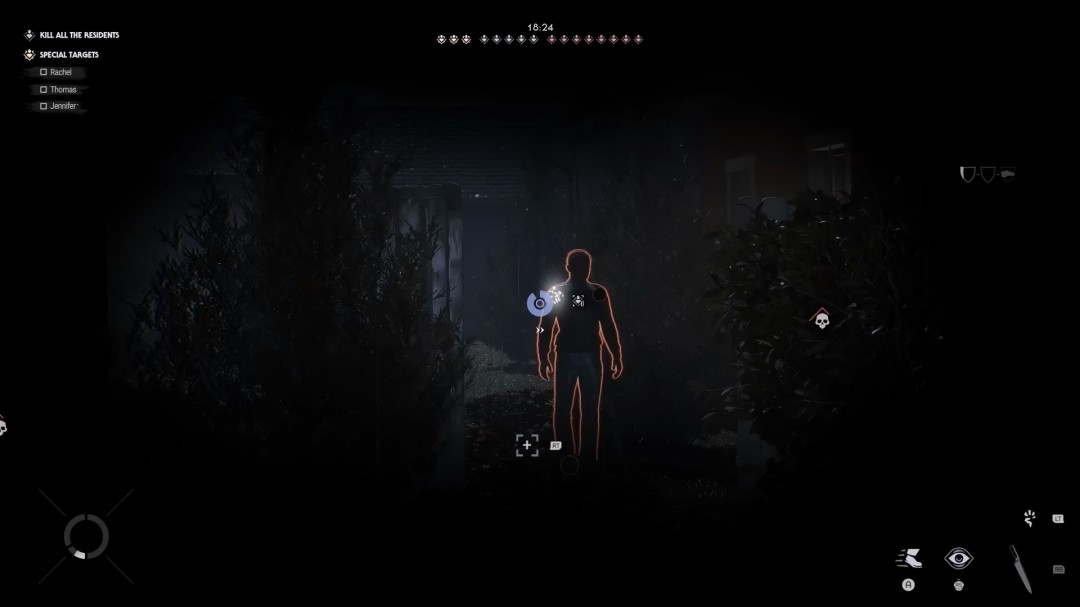Activate the eye vision ability
The image size is (1080, 607).
(959, 558)
